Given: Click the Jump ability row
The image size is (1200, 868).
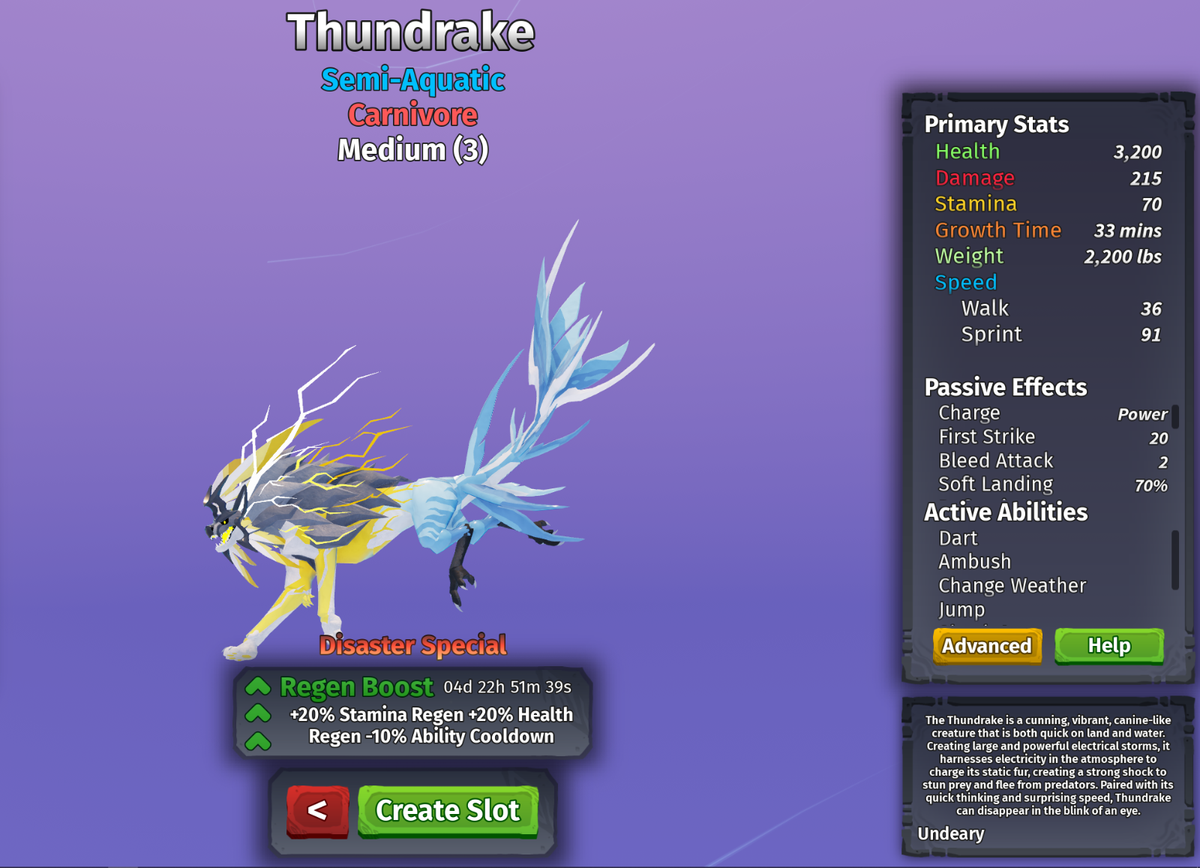Looking at the screenshot, I should [962, 609].
